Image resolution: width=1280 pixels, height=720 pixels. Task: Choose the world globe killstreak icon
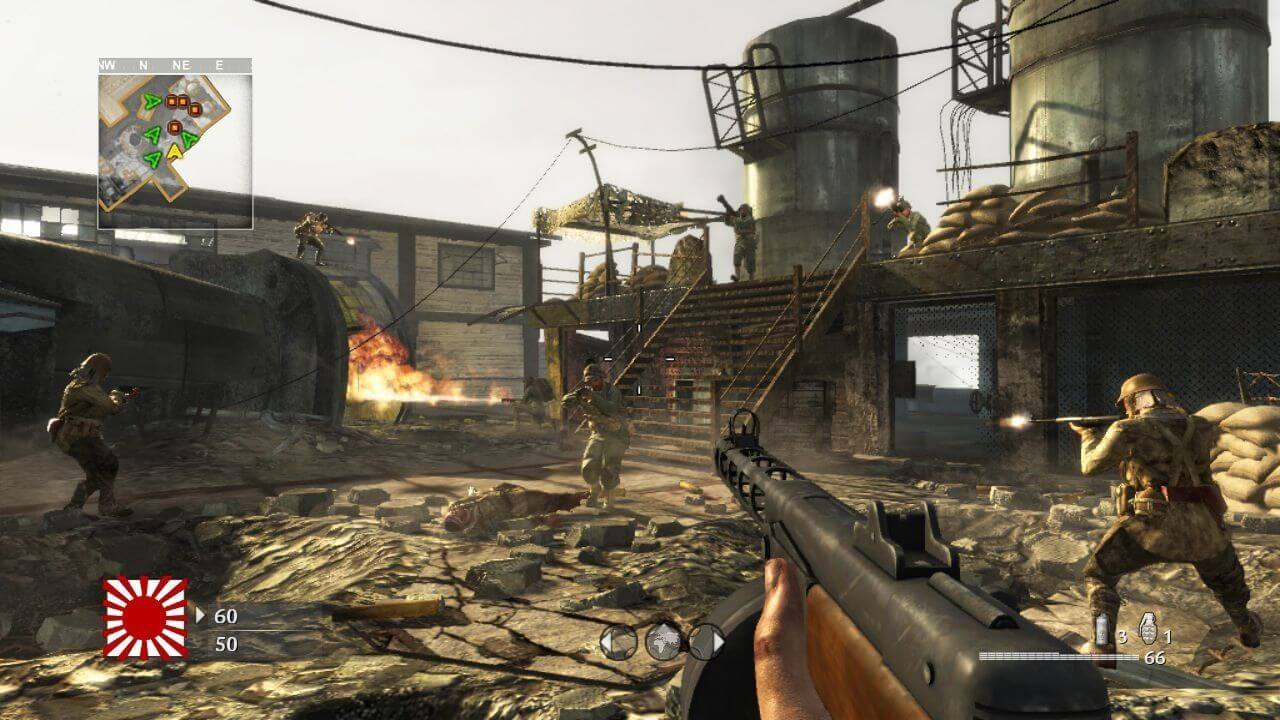click(x=662, y=641)
